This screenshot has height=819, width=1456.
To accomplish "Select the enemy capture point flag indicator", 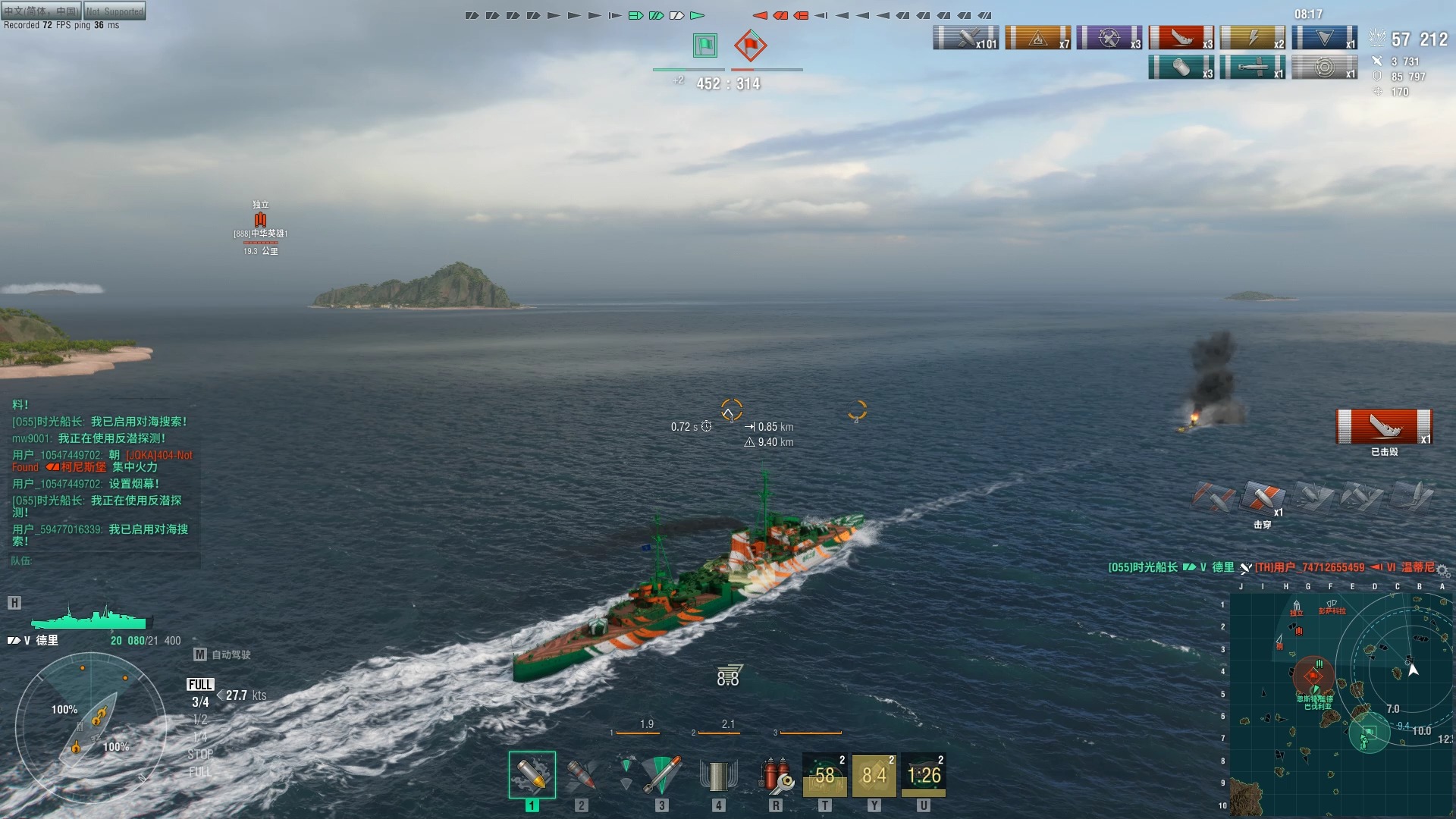I will [750, 45].
